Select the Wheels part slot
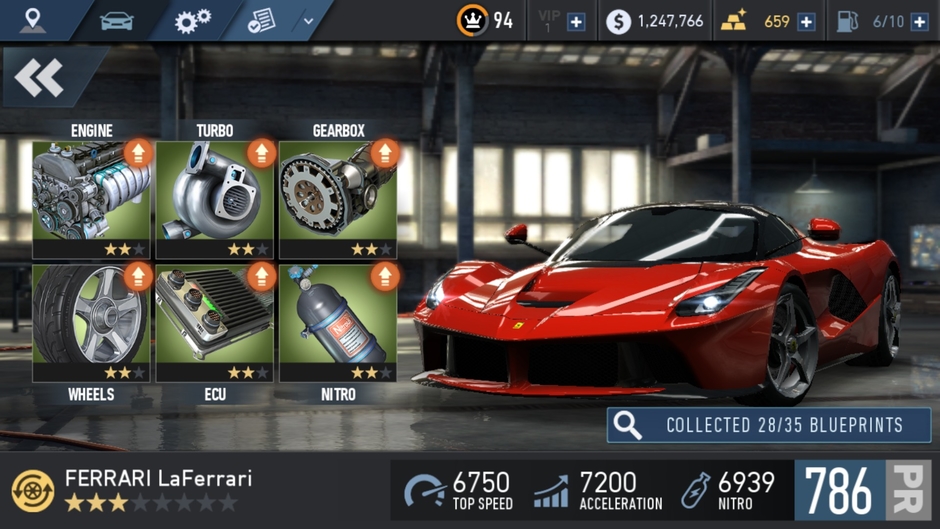 [x=91, y=322]
